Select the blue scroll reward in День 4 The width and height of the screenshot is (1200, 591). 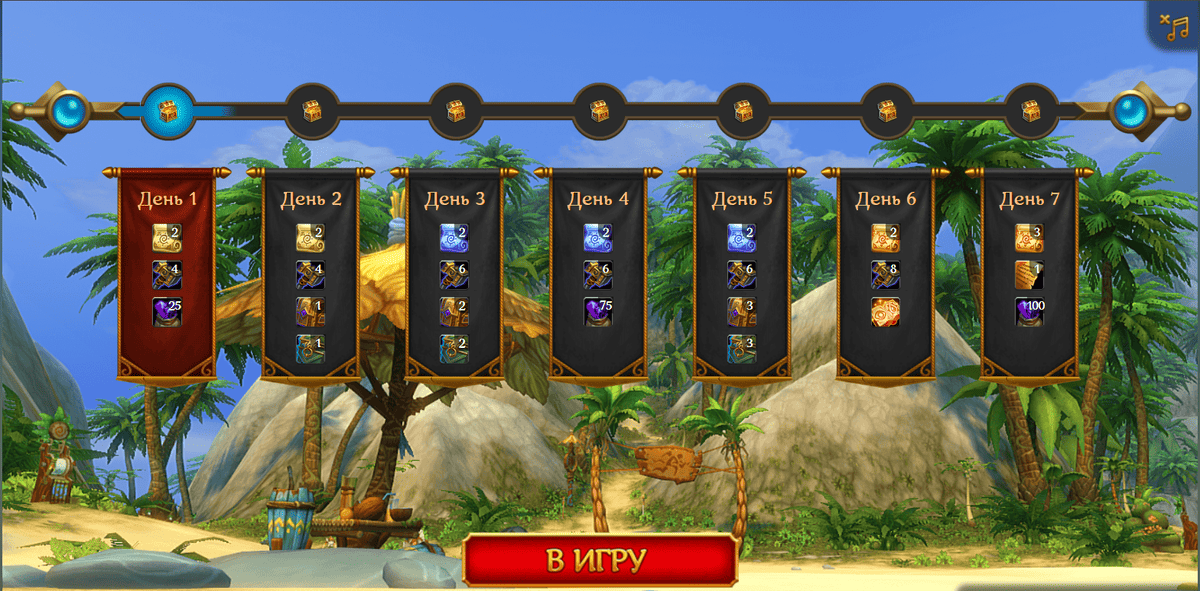(x=598, y=237)
